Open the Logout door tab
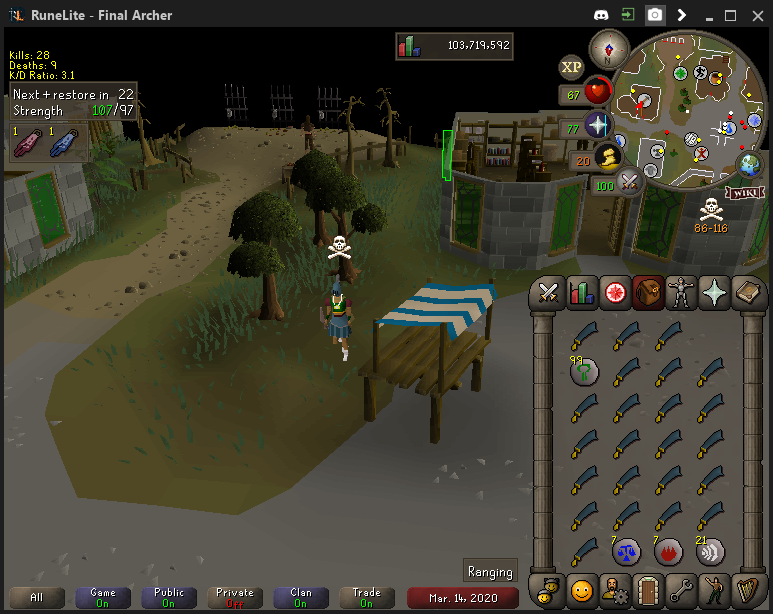Screen dimensions: 773x614 649,587
